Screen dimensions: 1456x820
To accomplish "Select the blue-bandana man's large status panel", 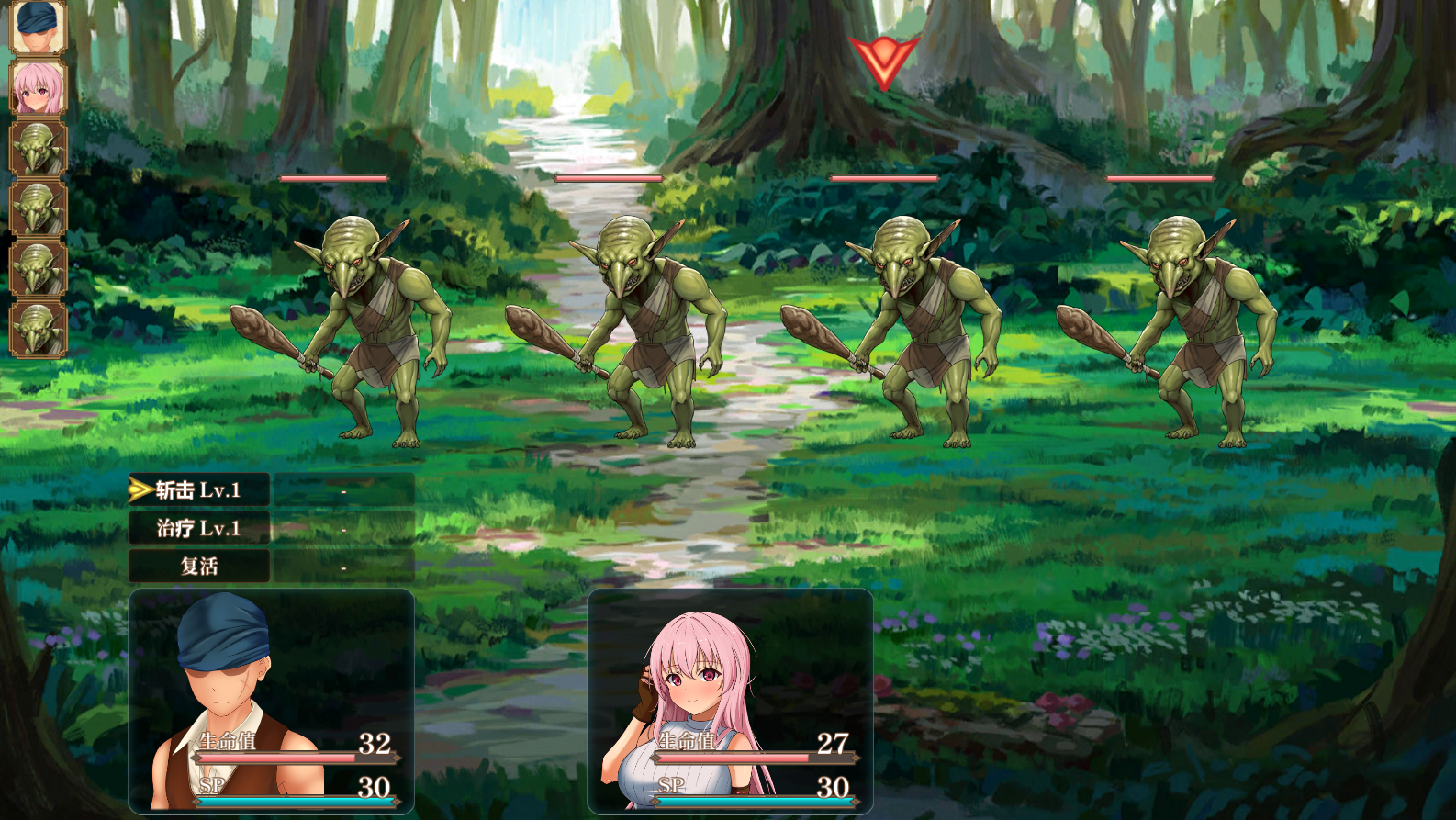I will click(272, 702).
